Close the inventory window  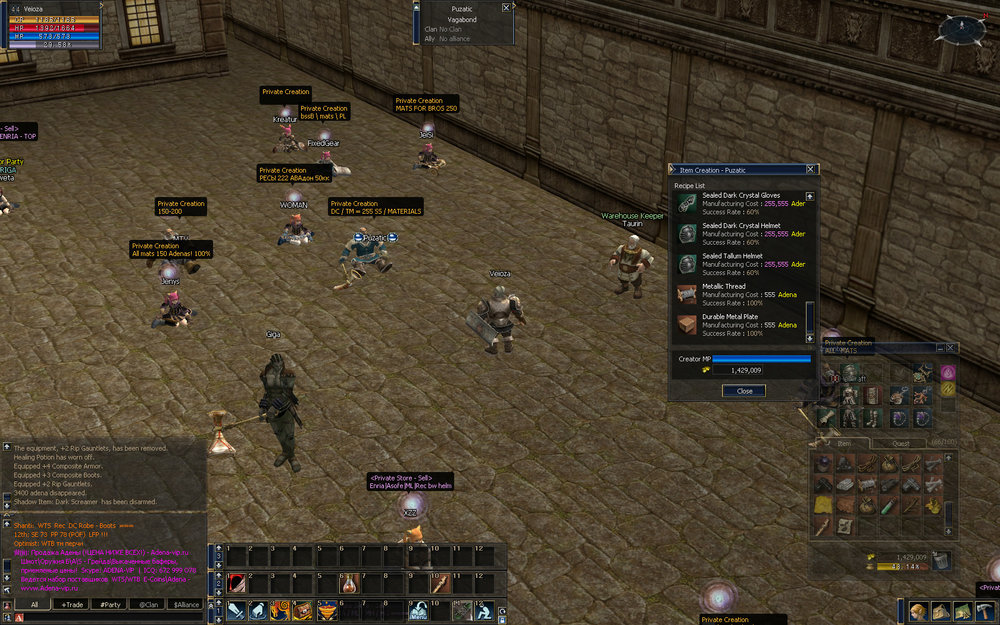coord(951,348)
